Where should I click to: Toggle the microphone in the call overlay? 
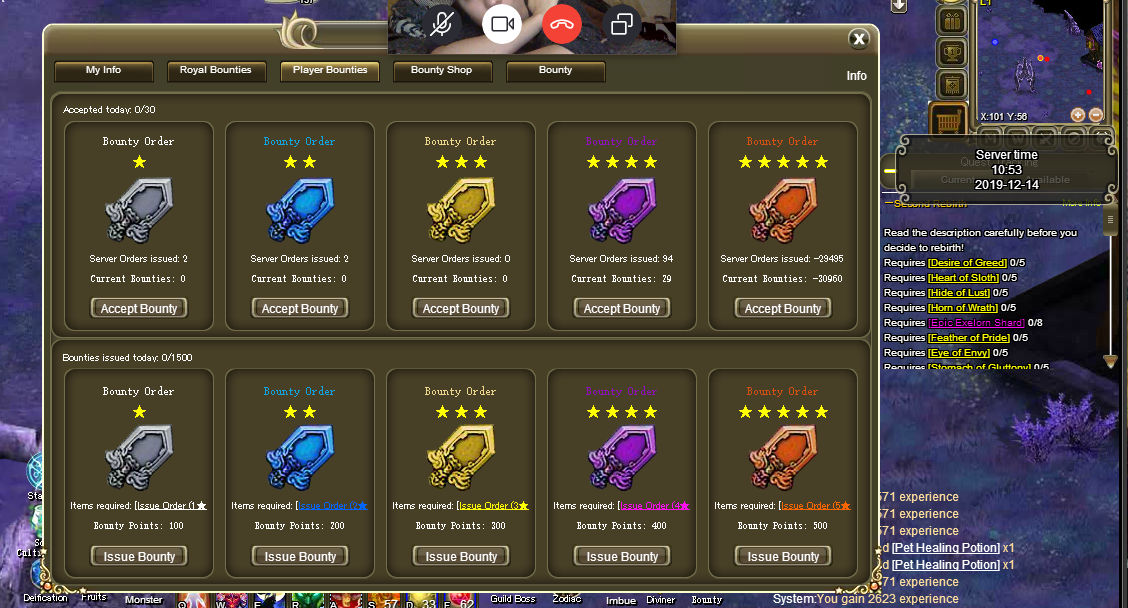pos(441,24)
